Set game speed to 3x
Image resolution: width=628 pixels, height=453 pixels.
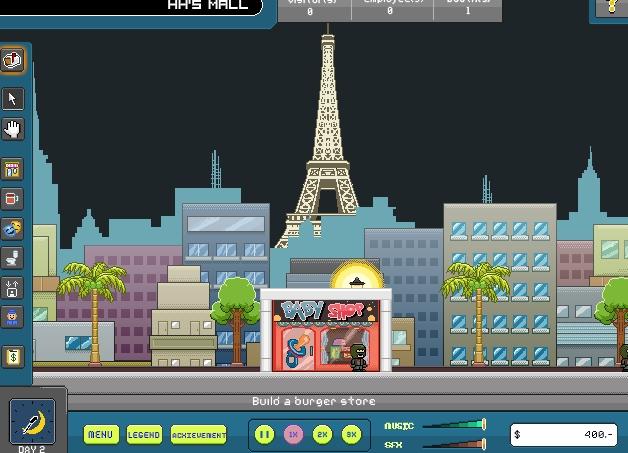coord(351,435)
